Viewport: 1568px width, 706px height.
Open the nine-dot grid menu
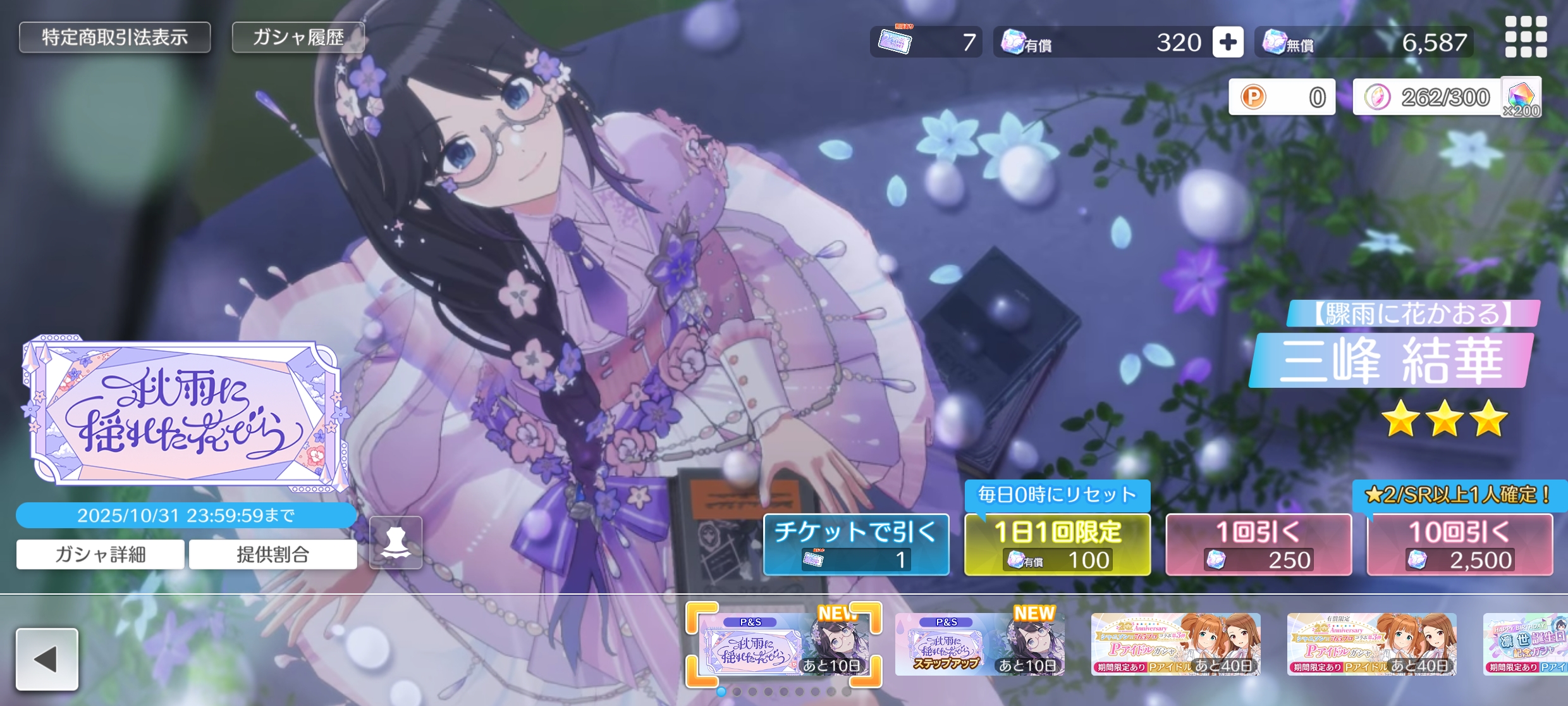point(1526,37)
